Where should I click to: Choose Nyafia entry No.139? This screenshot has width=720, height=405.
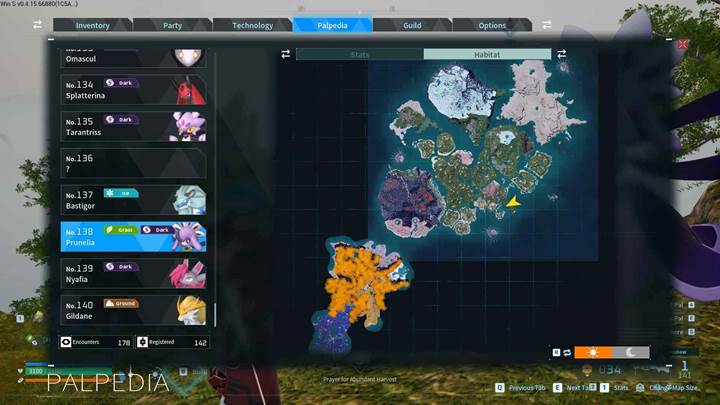tap(133, 274)
